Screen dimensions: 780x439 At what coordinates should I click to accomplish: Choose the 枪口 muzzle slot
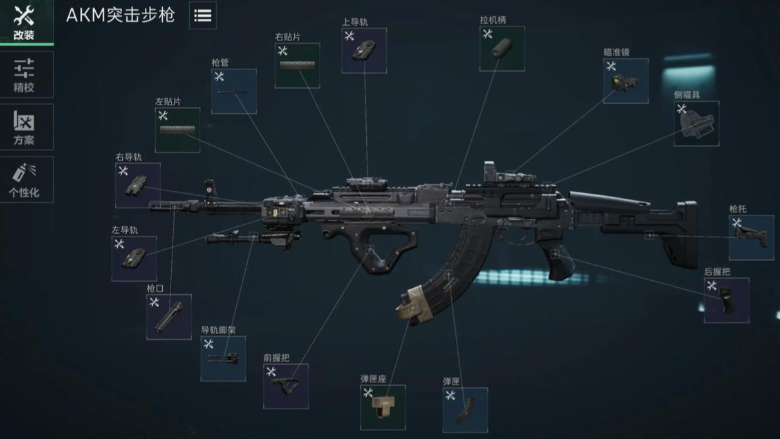point(168,316)
